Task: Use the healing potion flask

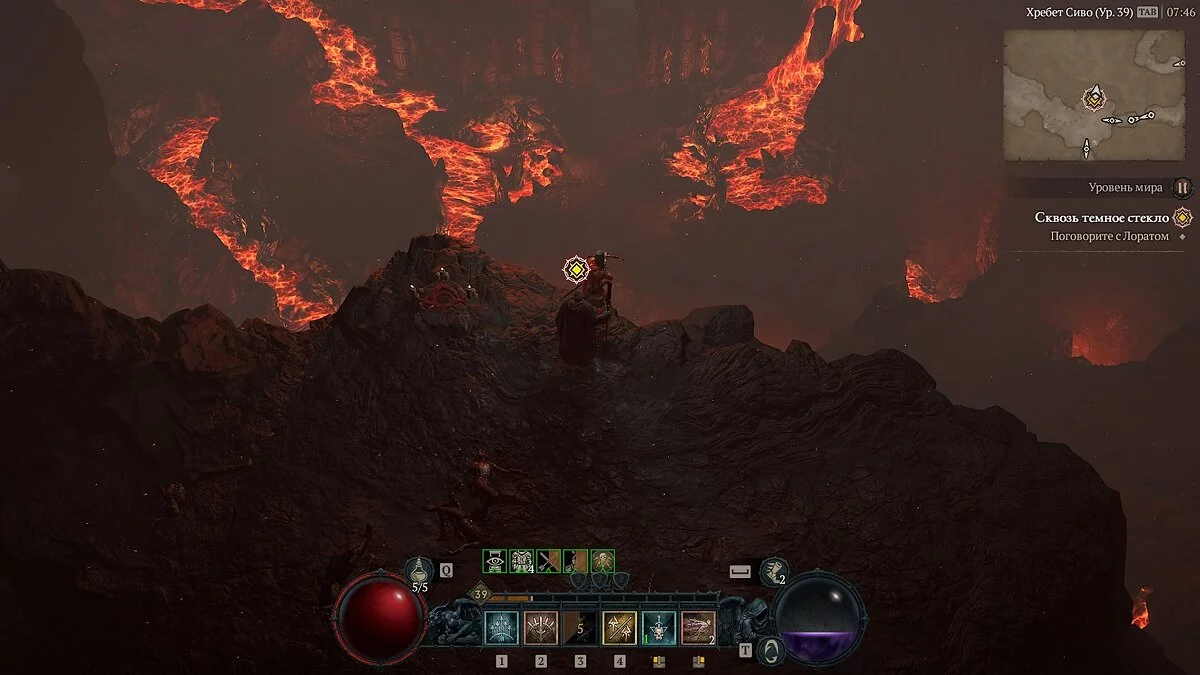Action: [x=419, y=571]
